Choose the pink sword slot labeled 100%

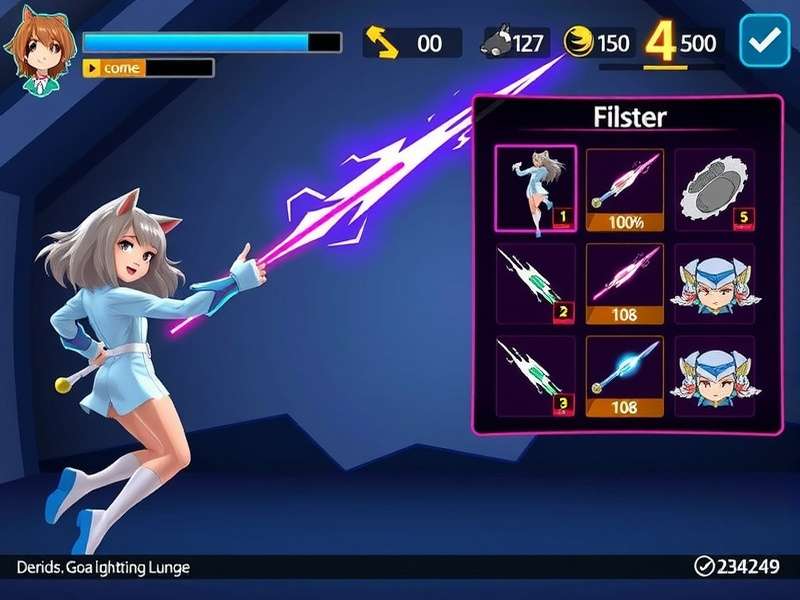pos(624,189)
